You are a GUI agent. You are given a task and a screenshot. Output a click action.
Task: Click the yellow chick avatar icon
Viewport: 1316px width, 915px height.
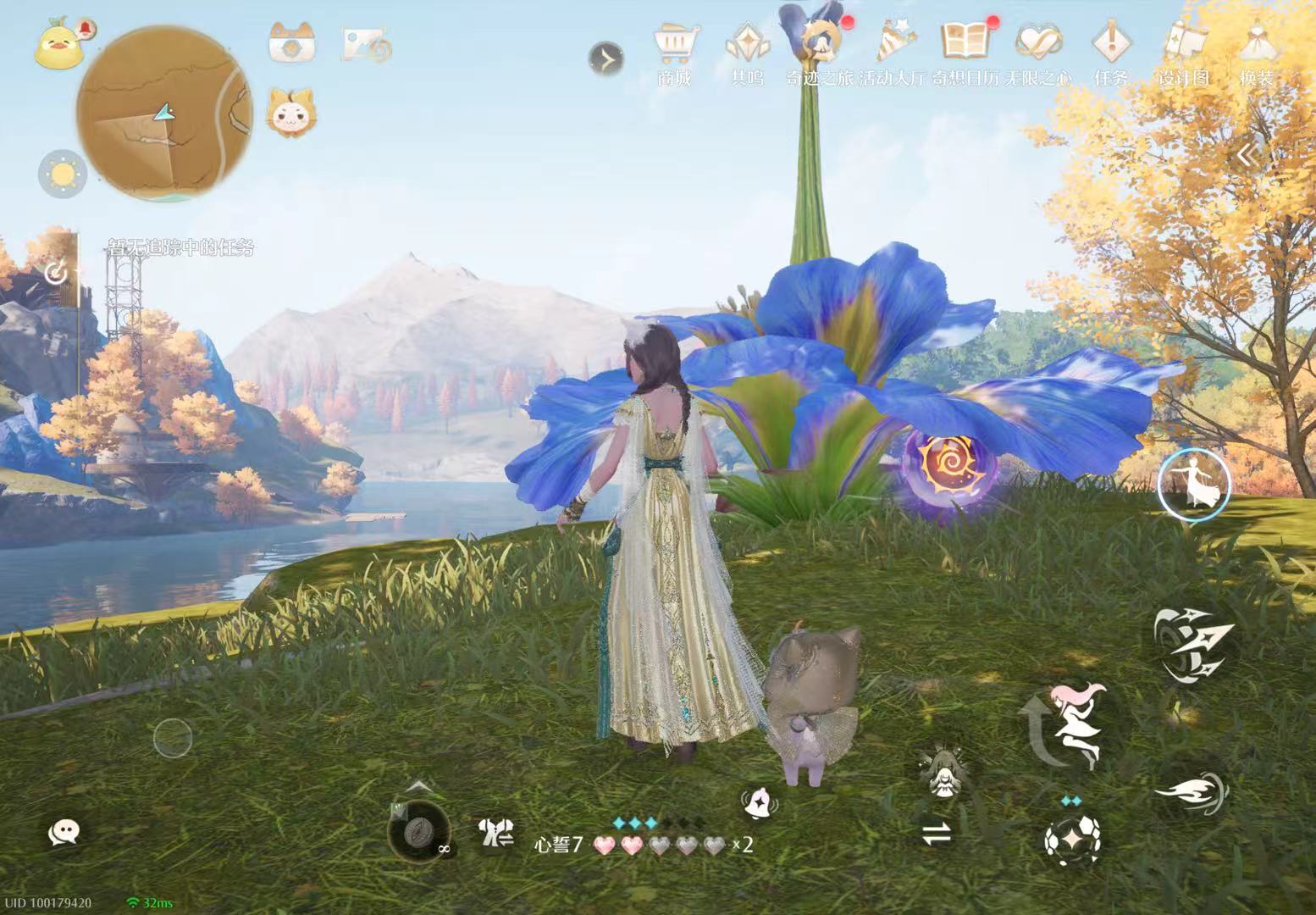(x=57, y=47)
